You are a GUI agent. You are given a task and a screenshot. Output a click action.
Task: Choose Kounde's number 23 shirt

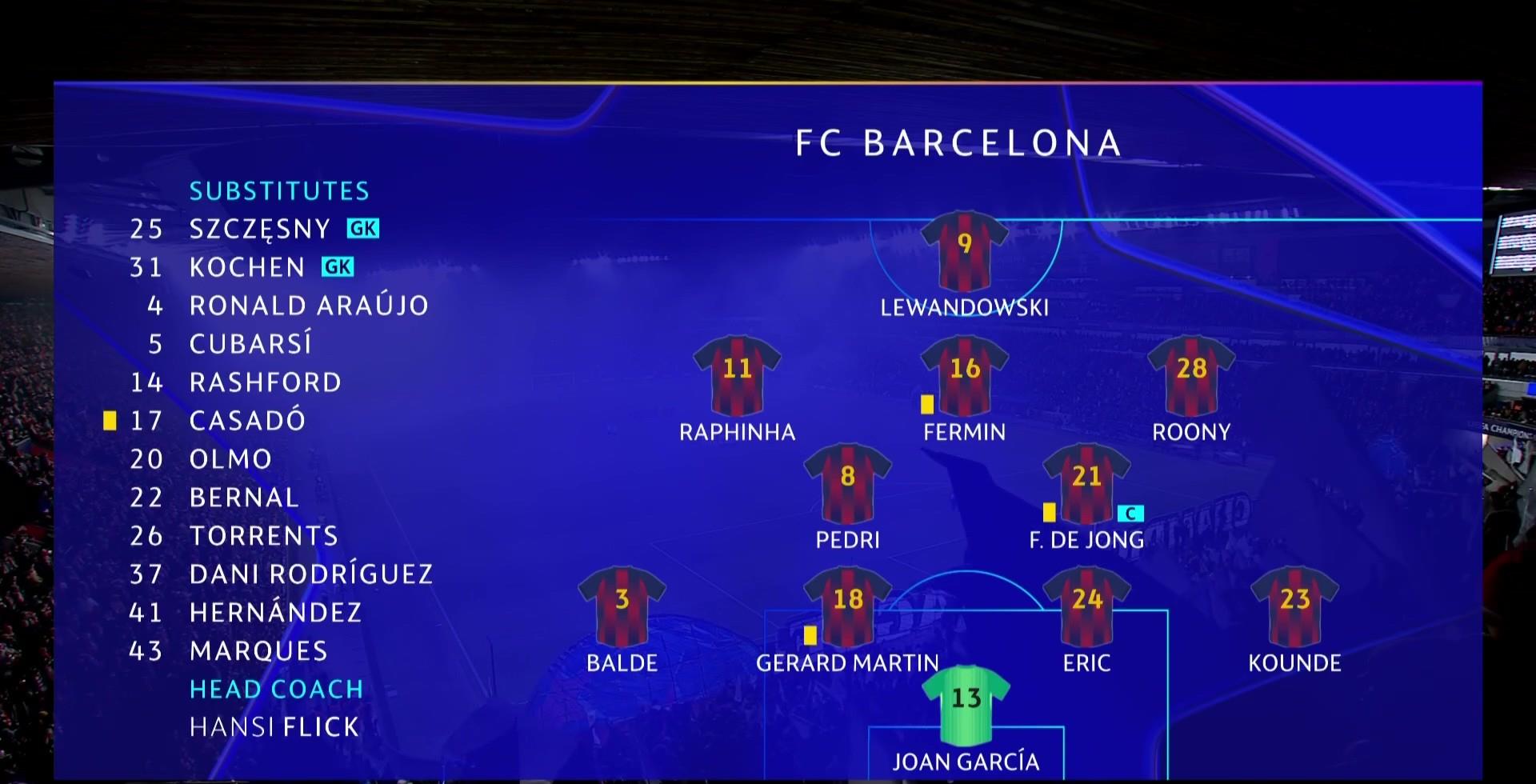tap(1294, 606)
